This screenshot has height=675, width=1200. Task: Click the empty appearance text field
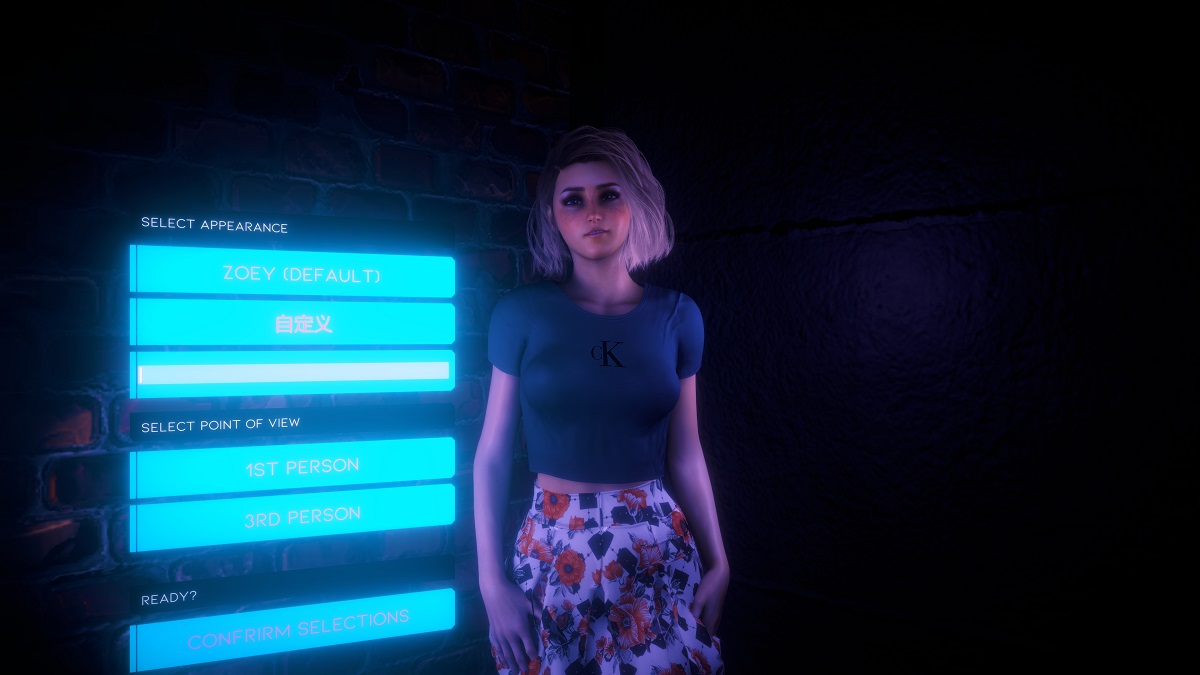(294, 372)
